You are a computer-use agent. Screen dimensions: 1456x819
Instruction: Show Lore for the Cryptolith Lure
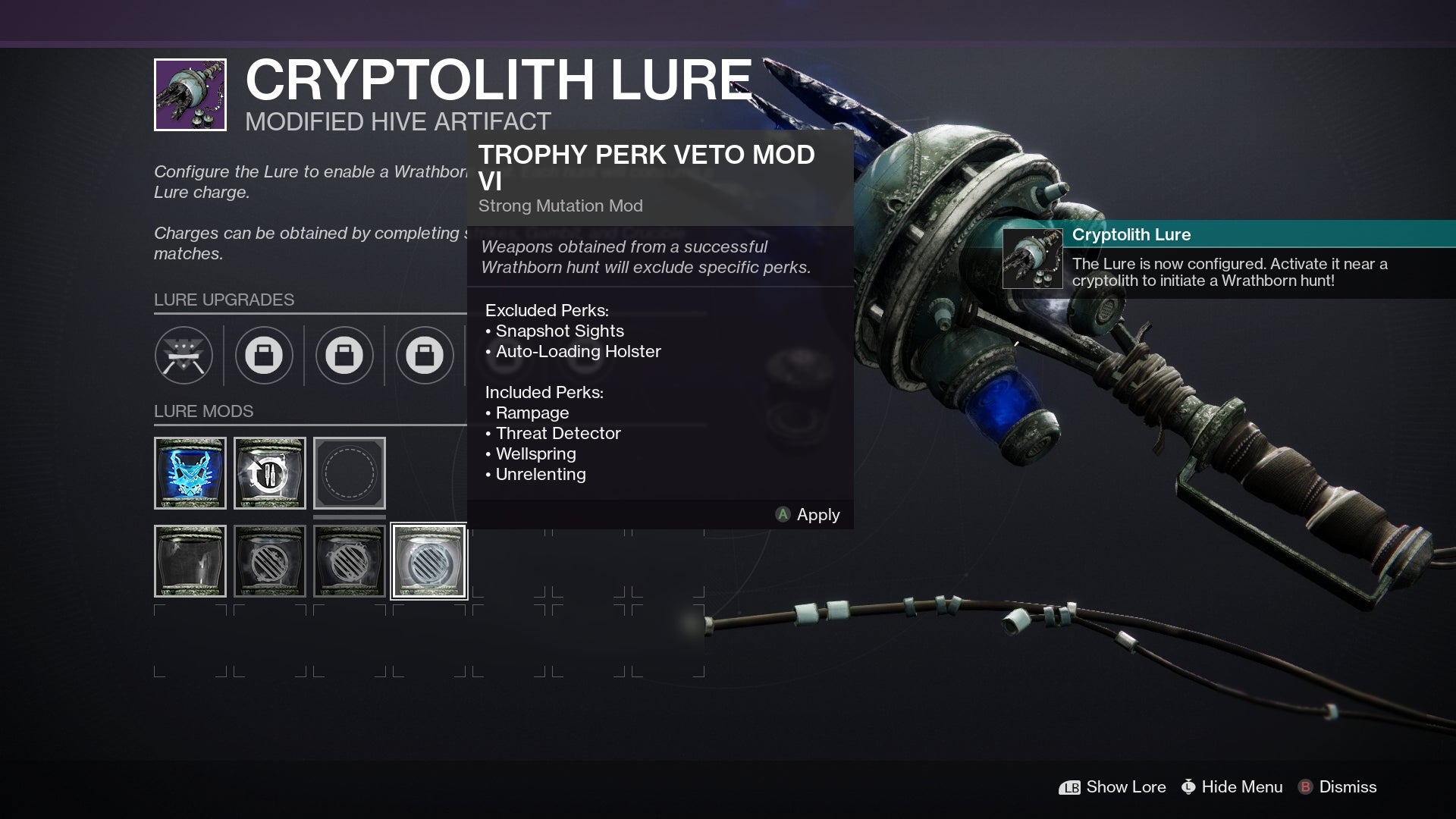click(x=1125, y=787)
